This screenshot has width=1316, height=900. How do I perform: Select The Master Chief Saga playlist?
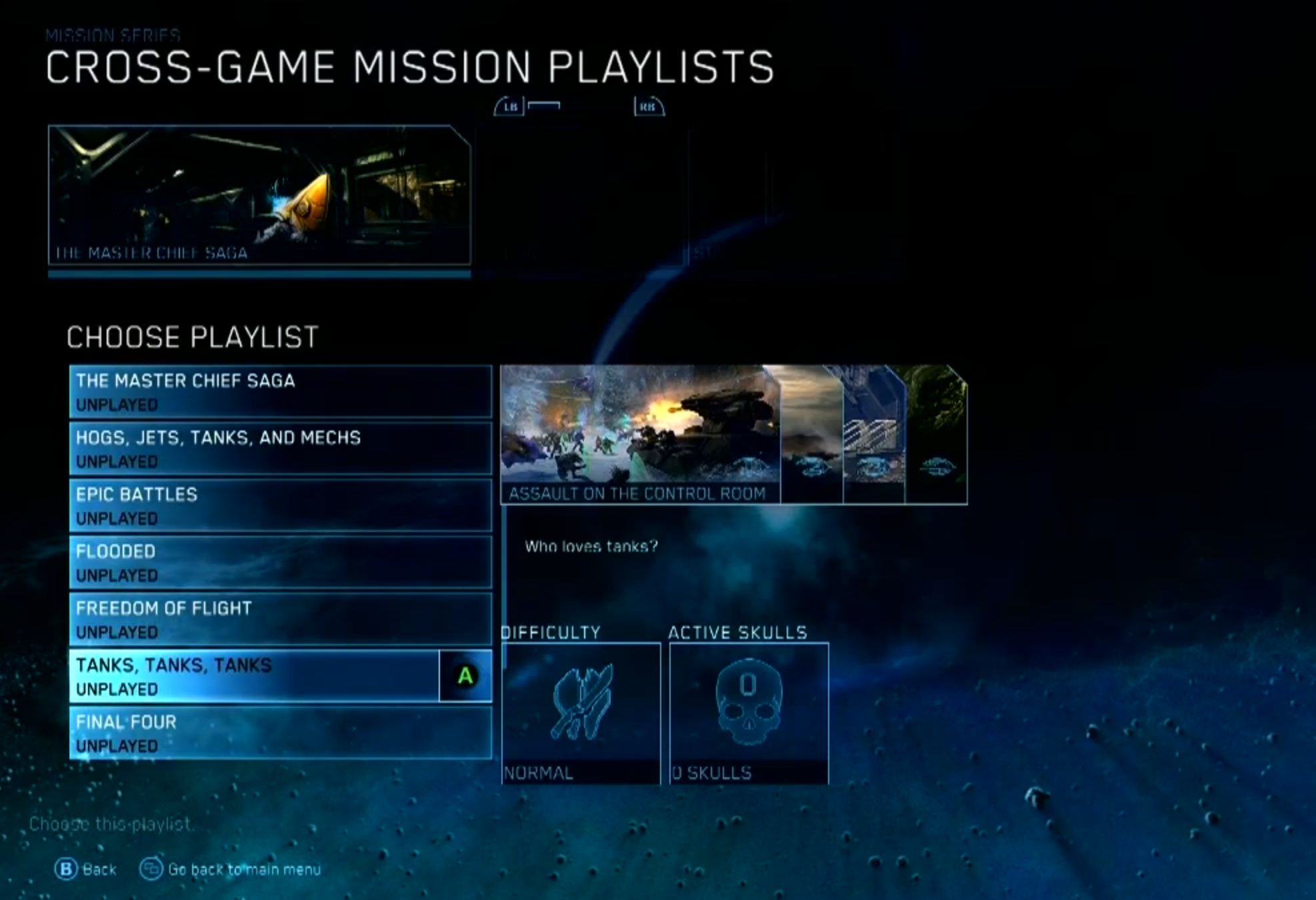tap(280, 392)
